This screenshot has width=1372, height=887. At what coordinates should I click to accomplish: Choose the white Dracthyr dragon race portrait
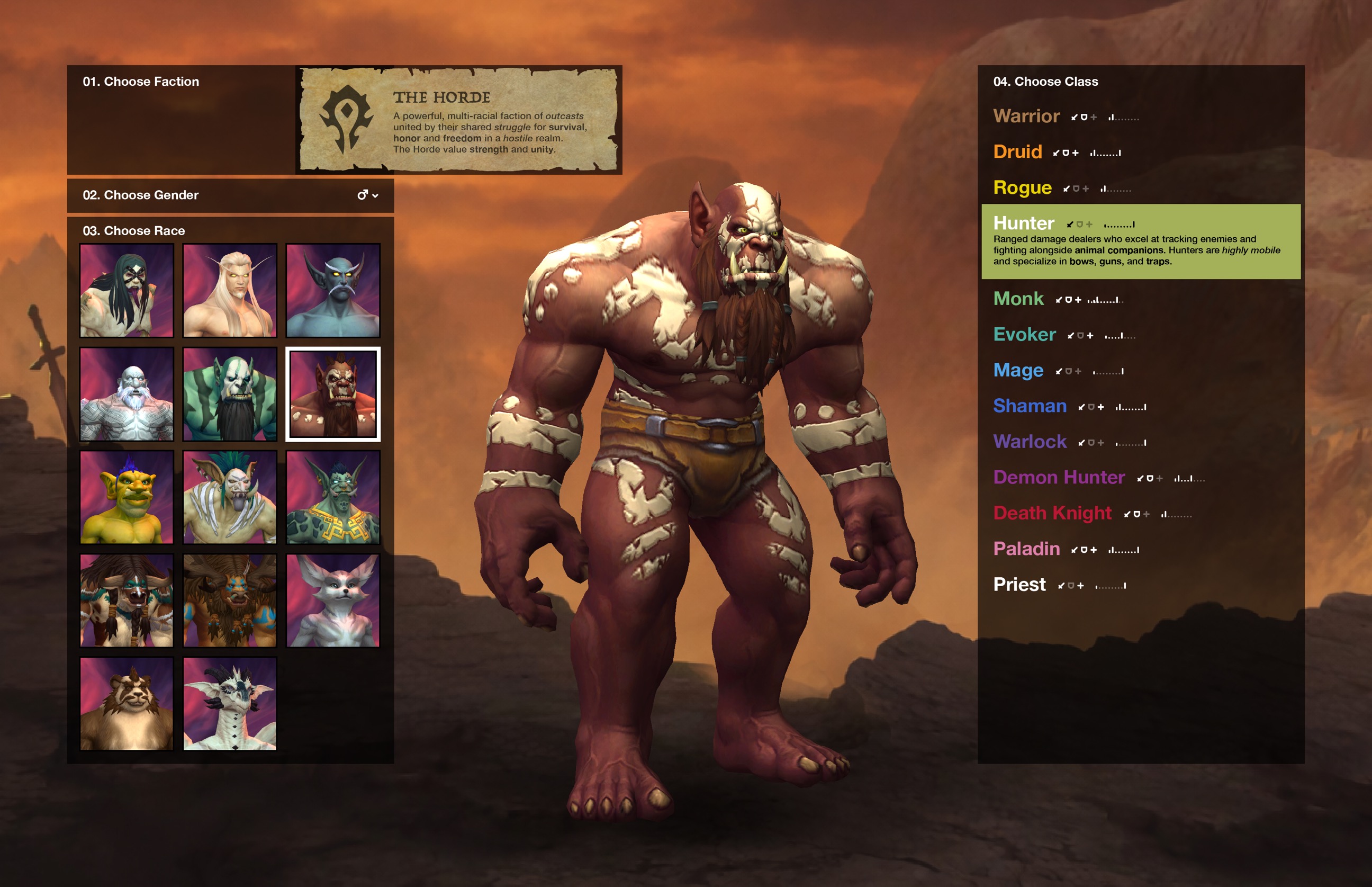[230, 704]
